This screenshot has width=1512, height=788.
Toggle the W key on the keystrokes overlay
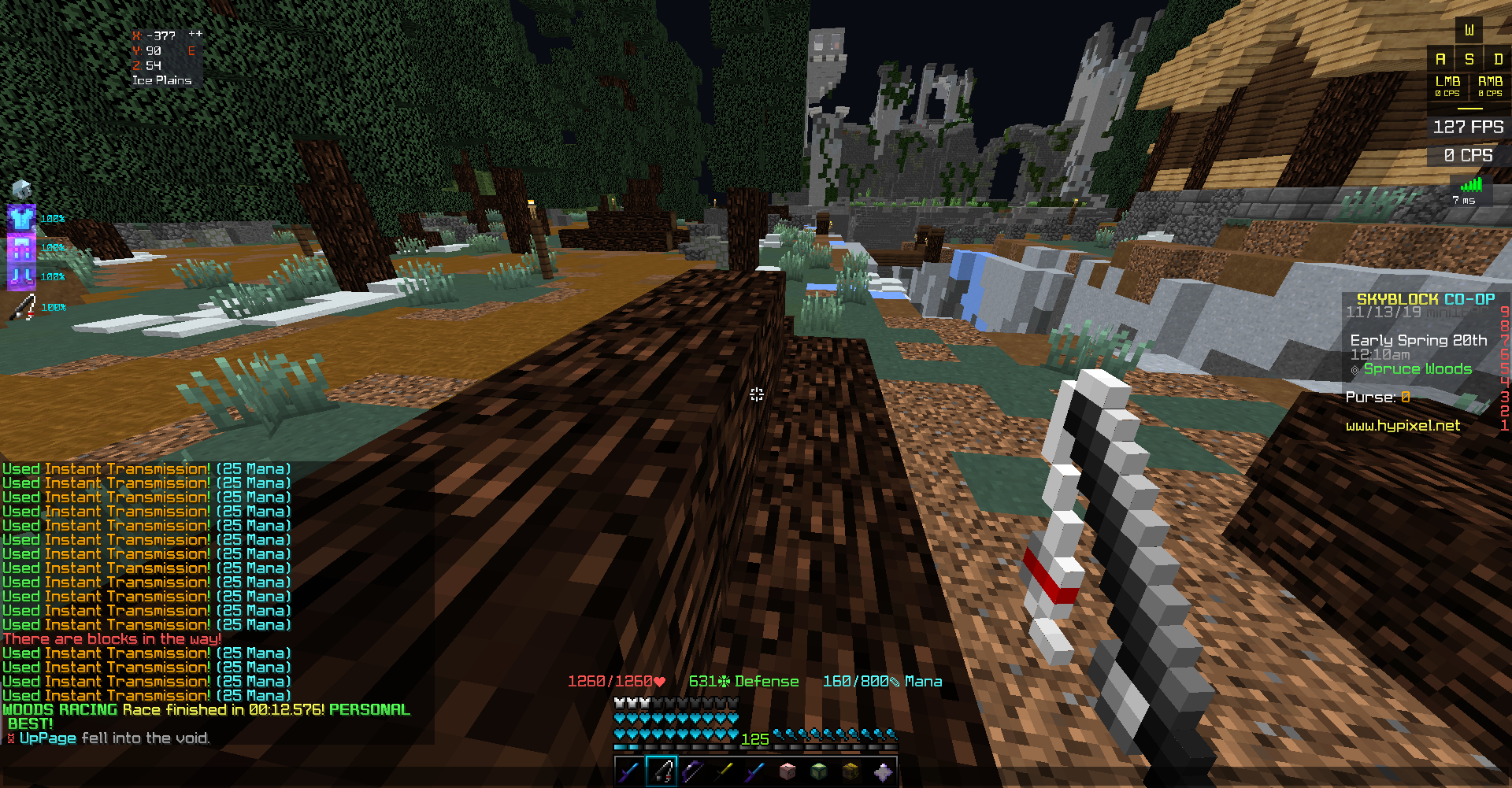click(1468, 31)
